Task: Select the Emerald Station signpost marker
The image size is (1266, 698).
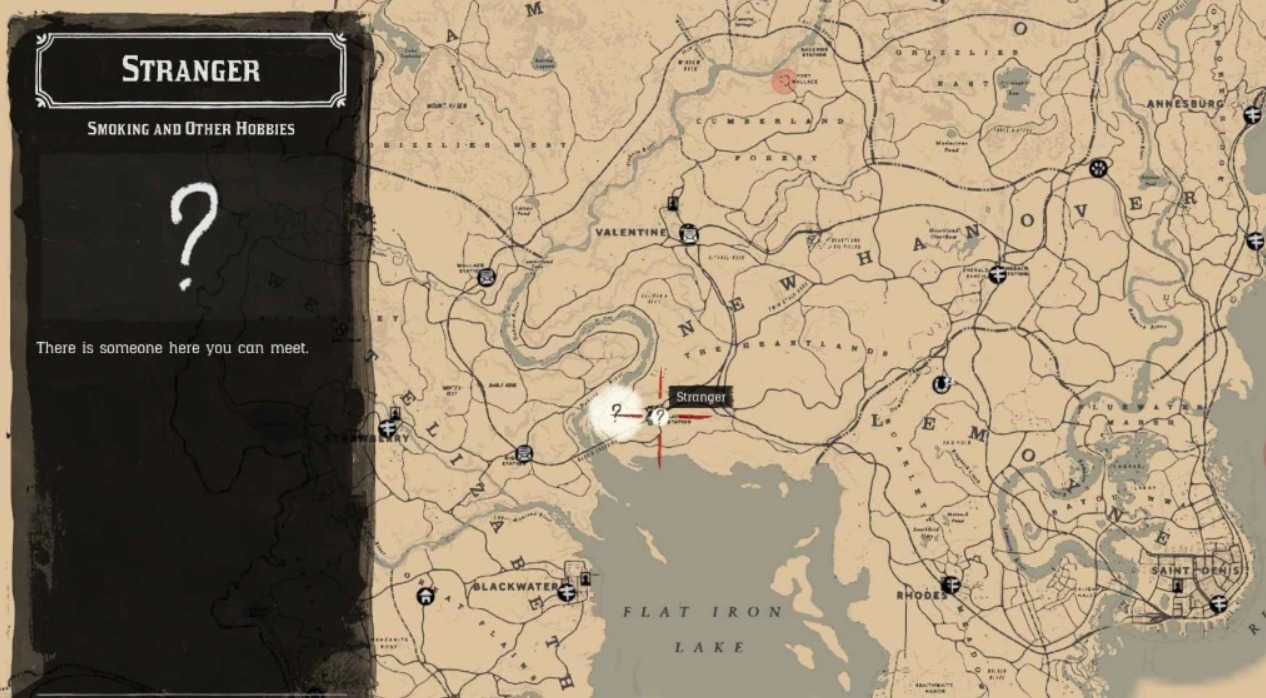Action: (996, 272)
